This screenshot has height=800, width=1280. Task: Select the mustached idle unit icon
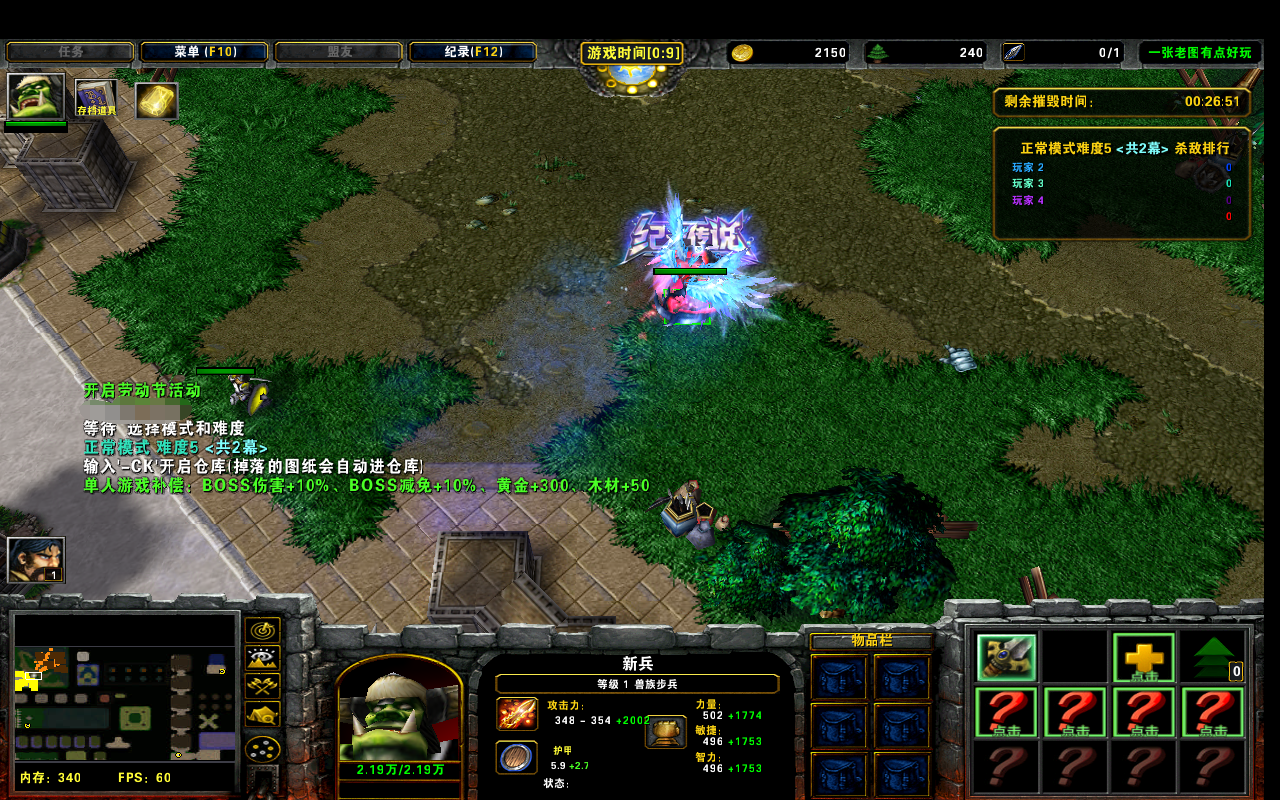(36, 559)
